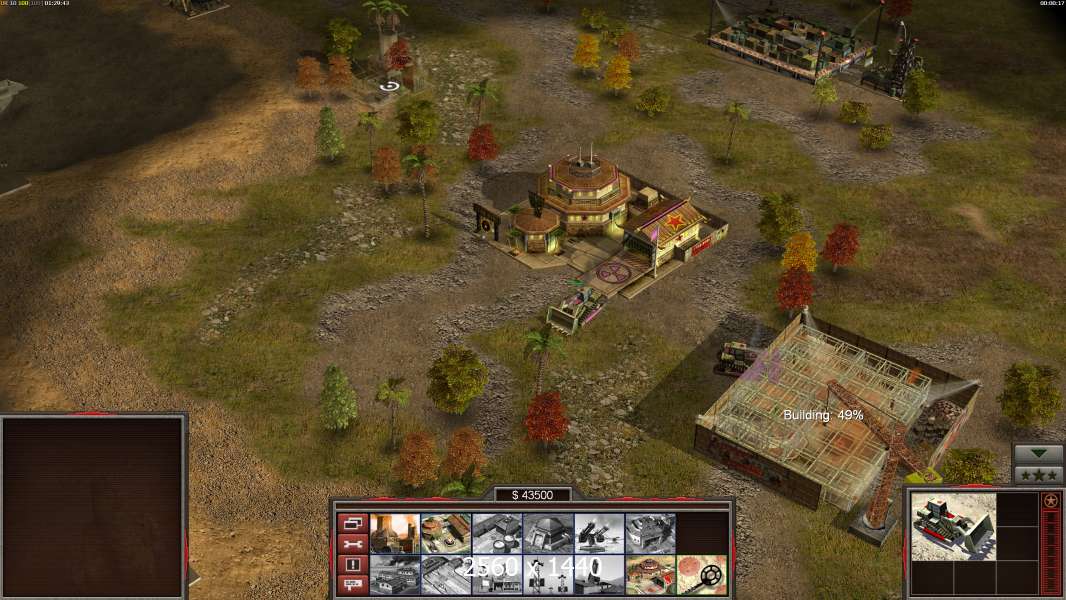Pick the Bunker build icon
This screenshot has width=1066, height=600.
point(548,533)
